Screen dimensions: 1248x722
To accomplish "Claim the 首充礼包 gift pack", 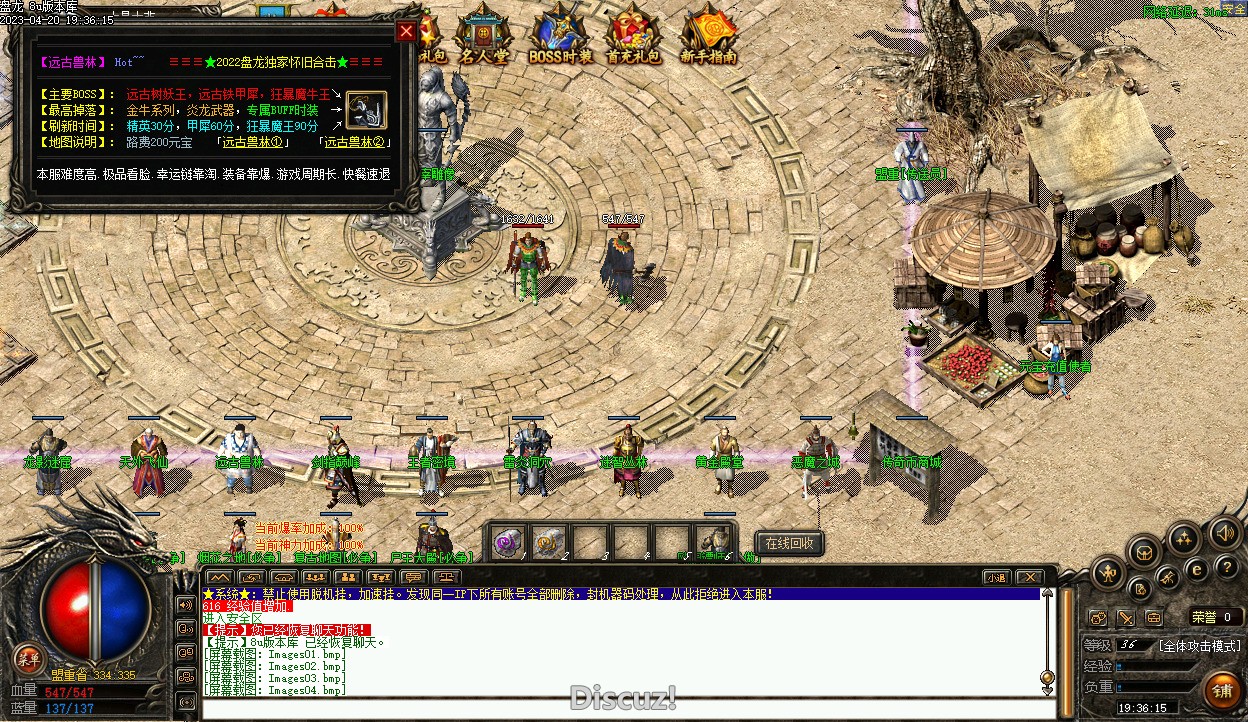I will (x=632, y=35).
